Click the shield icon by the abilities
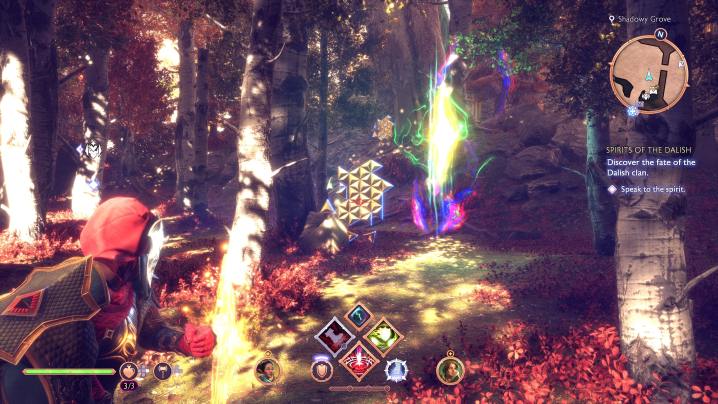Viewport: 718px width, 404px height. 321,371
